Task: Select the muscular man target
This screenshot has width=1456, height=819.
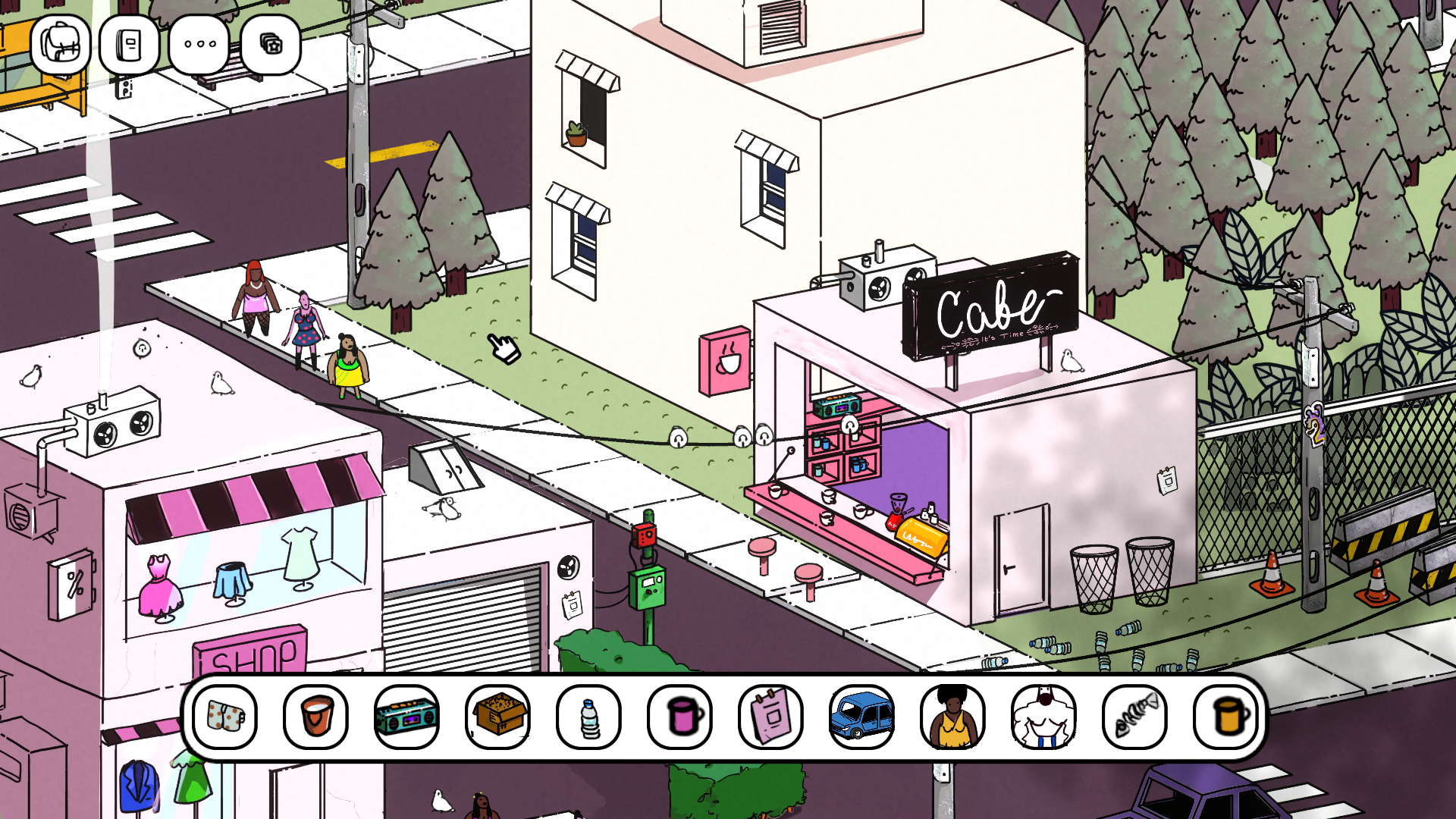Action: tap(1044, 717)
